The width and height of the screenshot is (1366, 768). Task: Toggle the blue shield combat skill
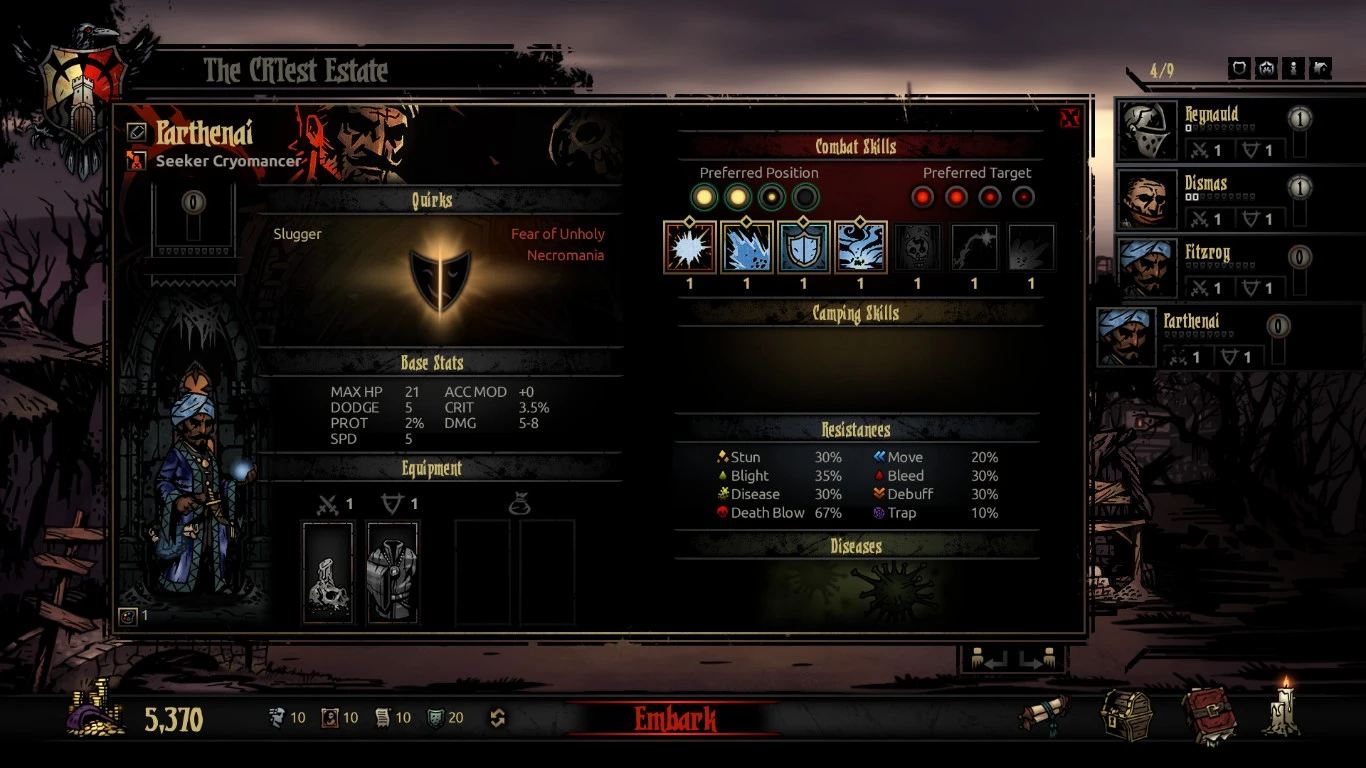pyautogui.click(x=803, y=248)
